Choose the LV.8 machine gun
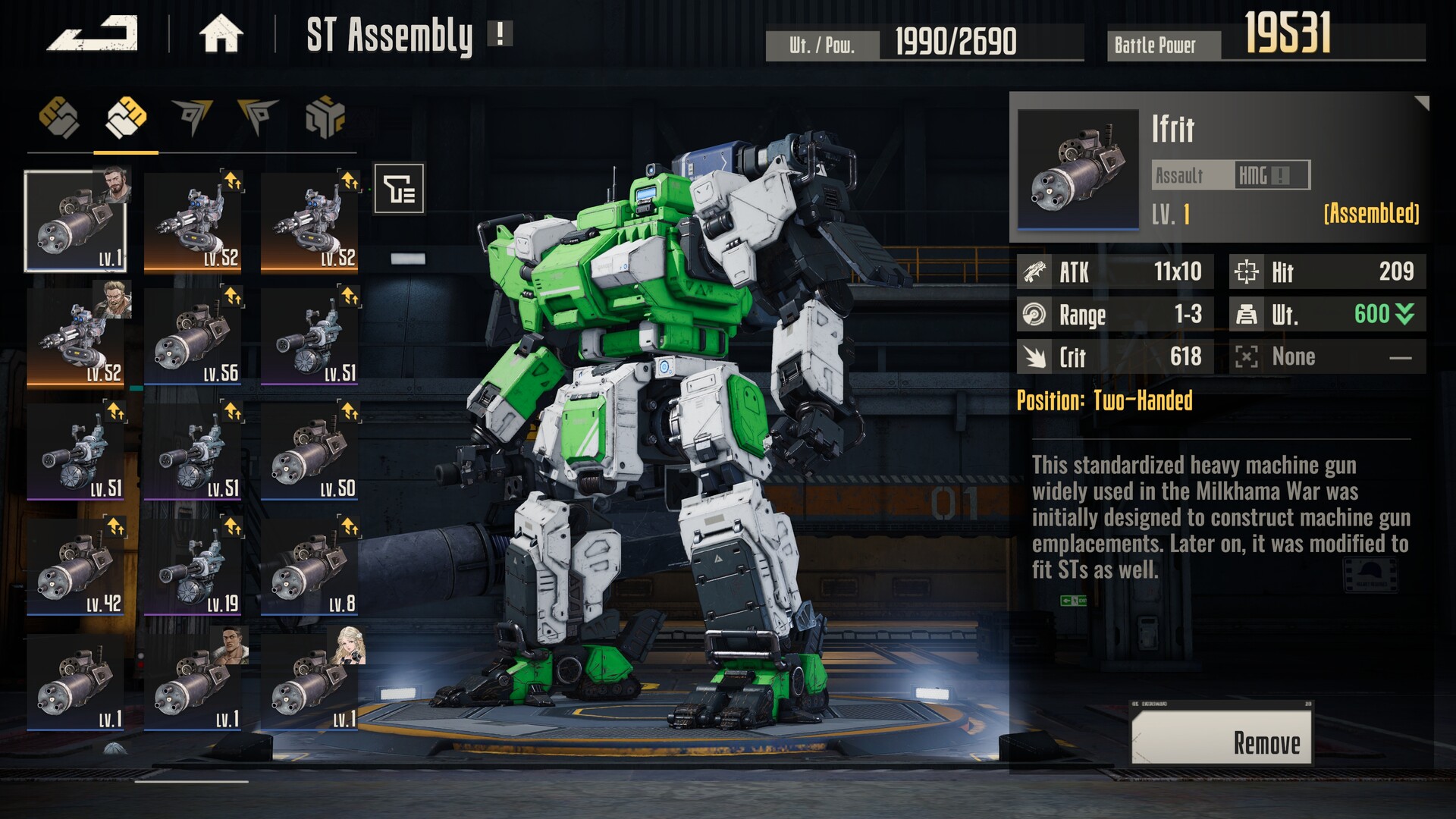The image size is (1456, 819). tap(309, 568)
